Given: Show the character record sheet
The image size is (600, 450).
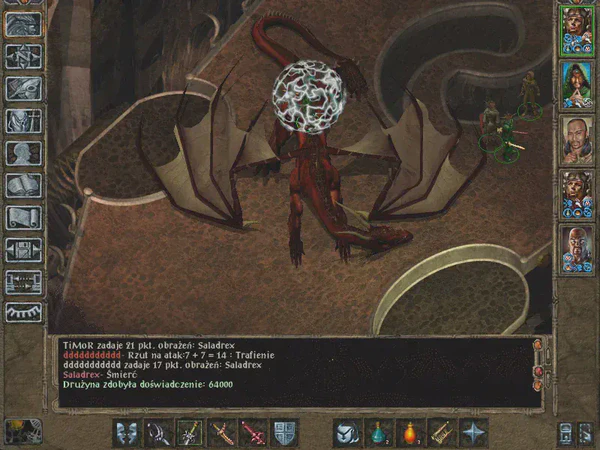Looking at the screenshot, I should point(23,153).
